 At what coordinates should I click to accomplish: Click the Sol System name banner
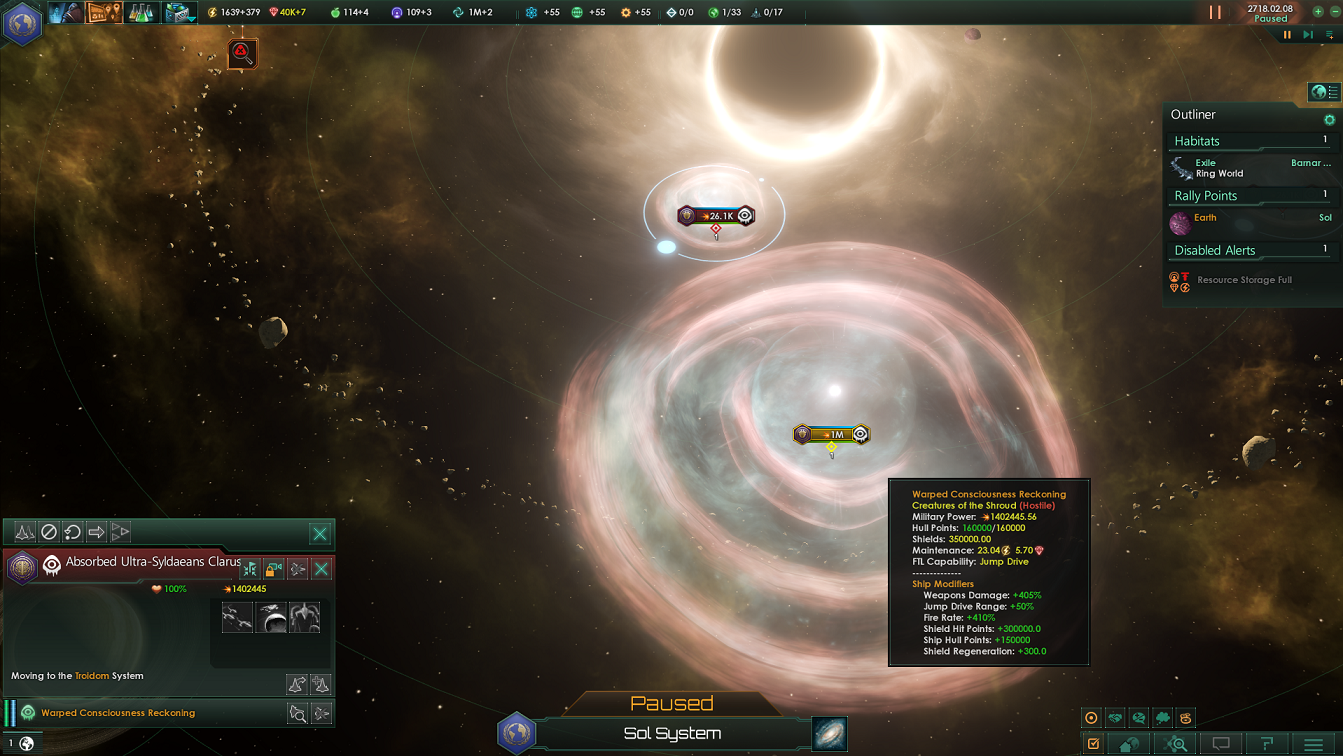pos(672,734)
